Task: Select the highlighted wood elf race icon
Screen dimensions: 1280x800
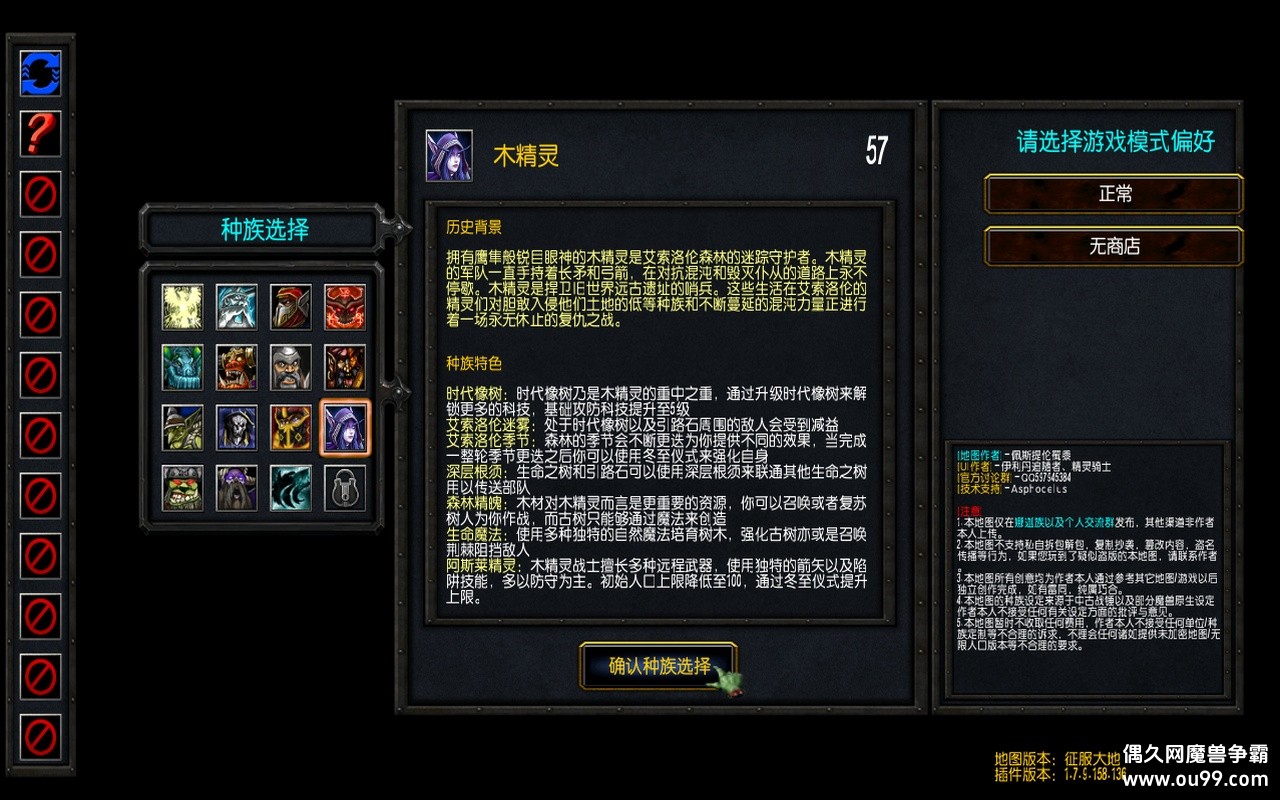Action: (x=344, y=425)
